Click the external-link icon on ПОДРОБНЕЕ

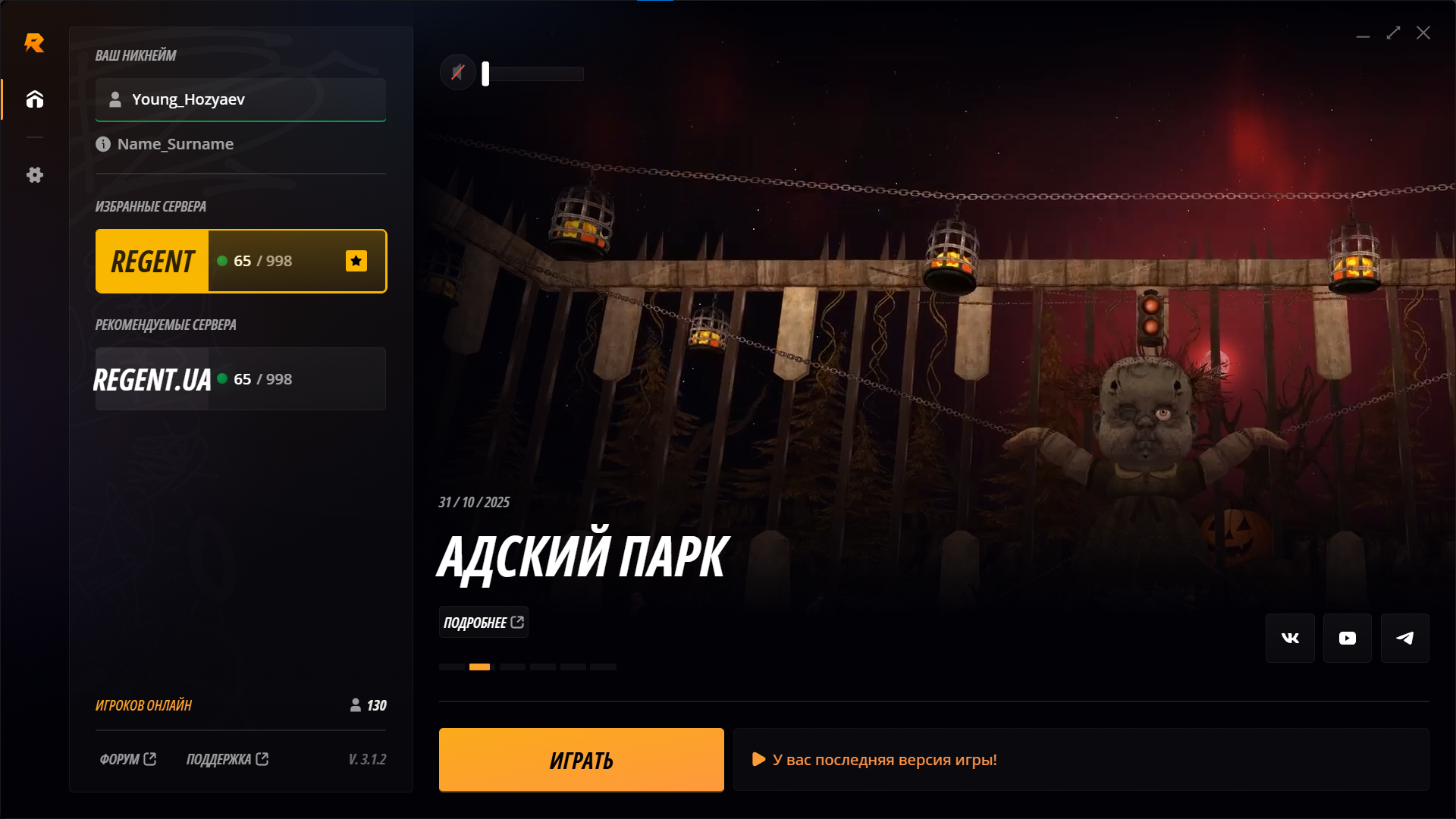(518, 621)
